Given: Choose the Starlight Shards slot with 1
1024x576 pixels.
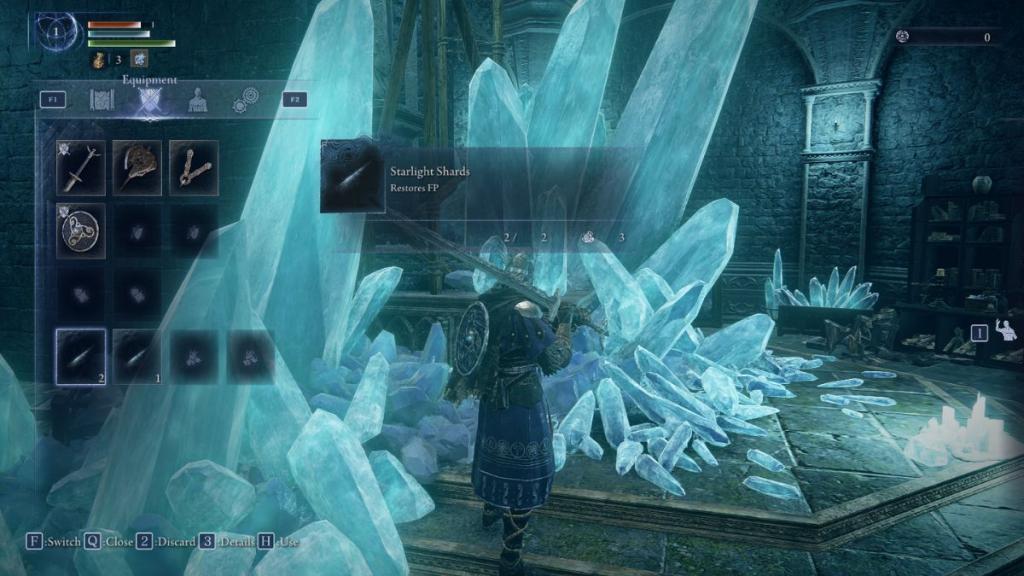Looking at the screenshot, I should (x=137, y=357).
